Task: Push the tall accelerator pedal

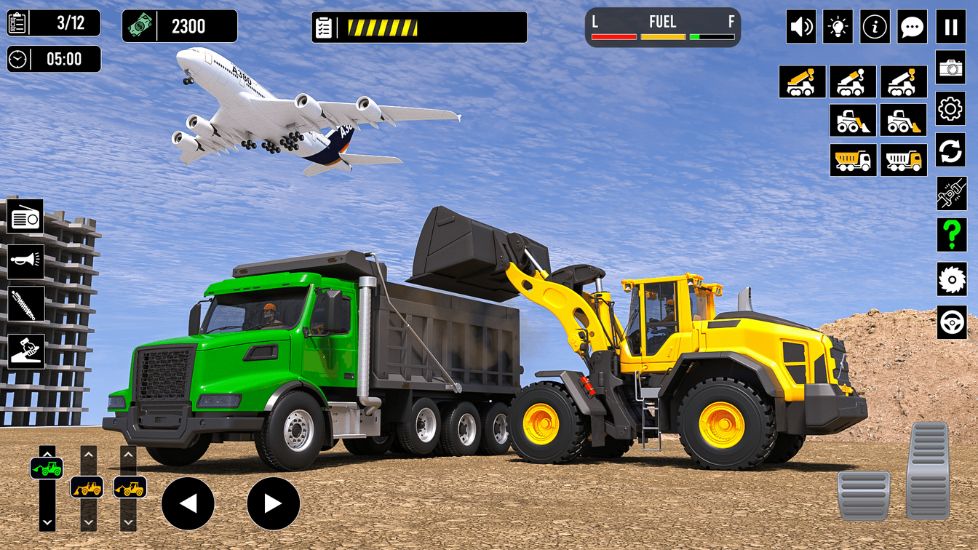Action: tap(928, 470)
